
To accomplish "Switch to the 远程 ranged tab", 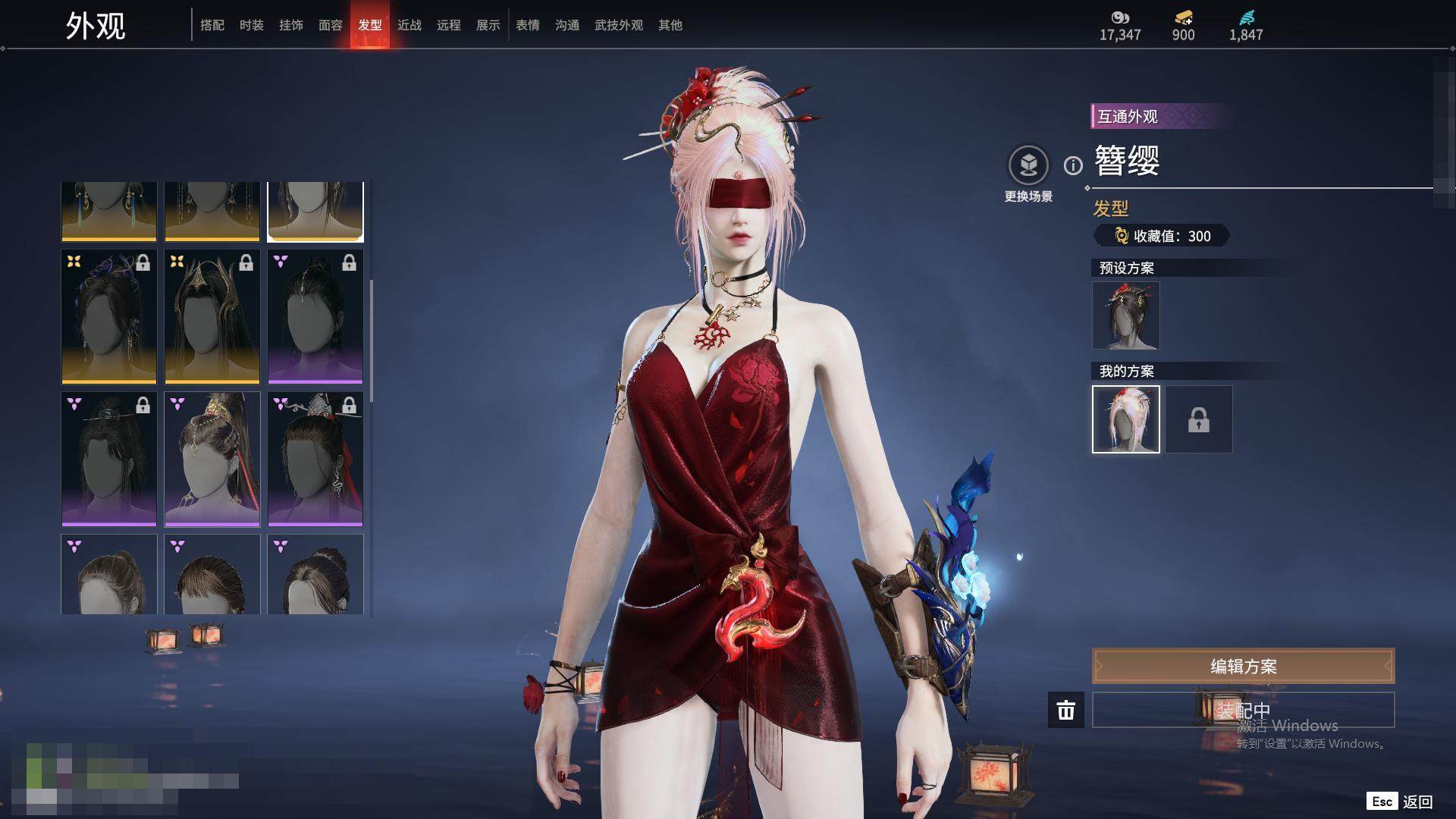I will coord(449,25).
